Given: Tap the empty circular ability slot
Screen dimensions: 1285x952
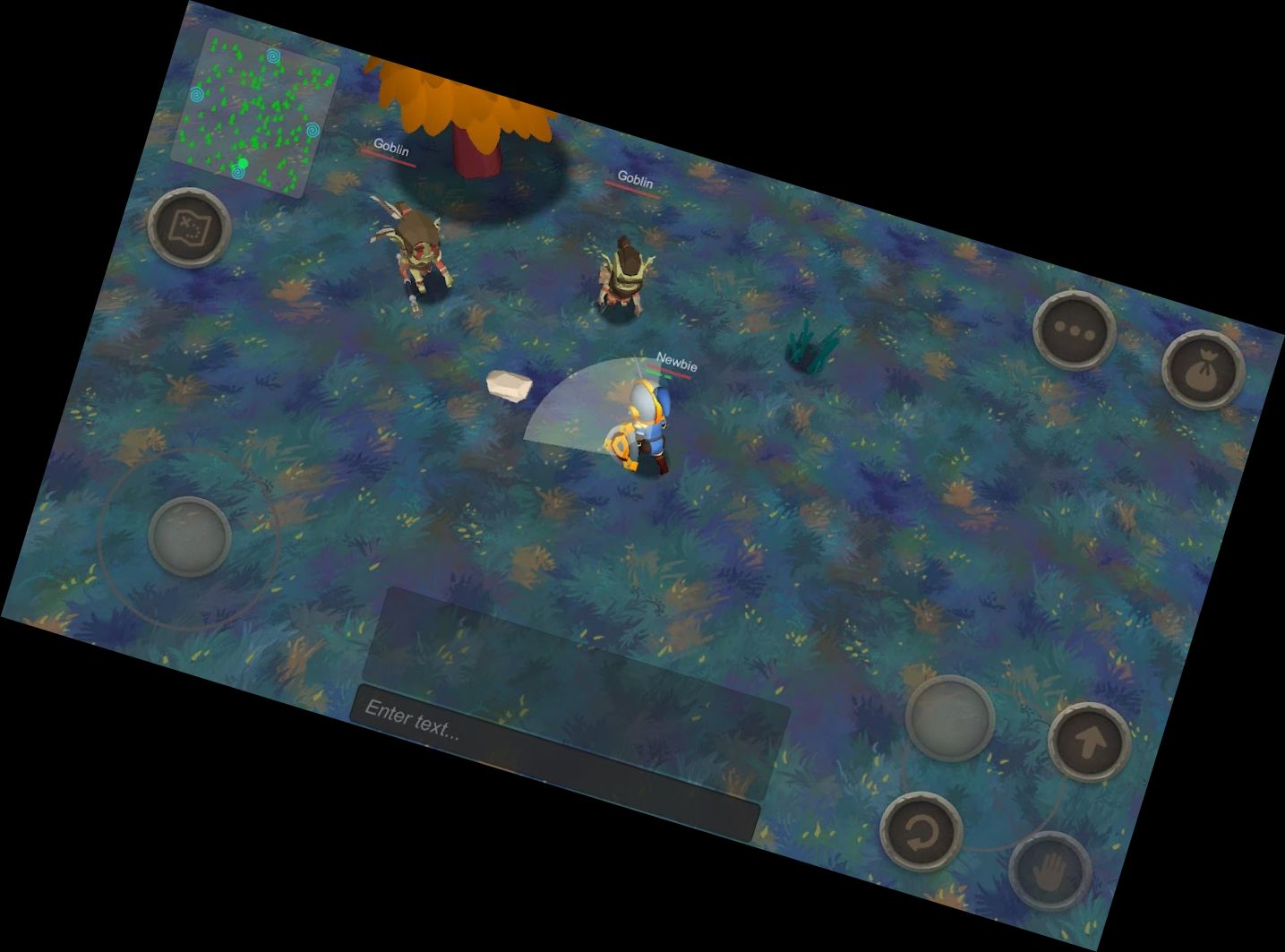Looking at the screenshot, I should (949, 716).
